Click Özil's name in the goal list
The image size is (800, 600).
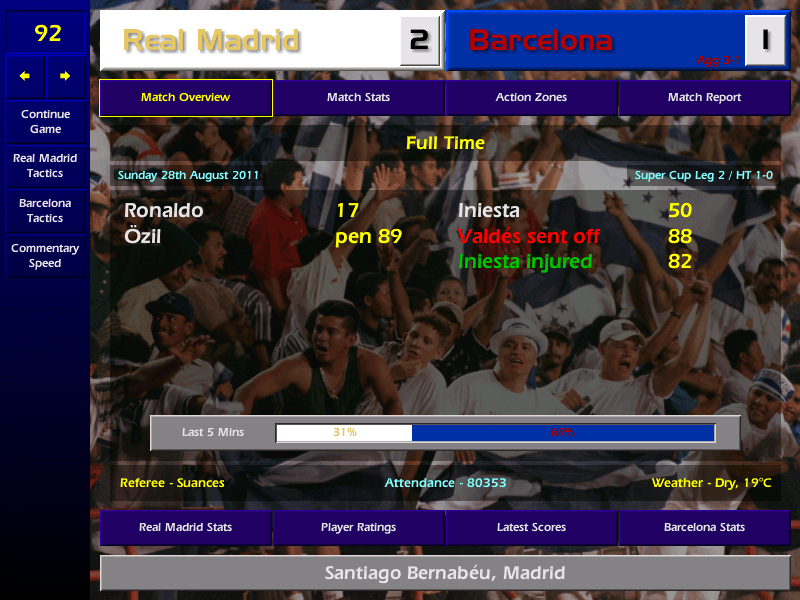point(143,237)
